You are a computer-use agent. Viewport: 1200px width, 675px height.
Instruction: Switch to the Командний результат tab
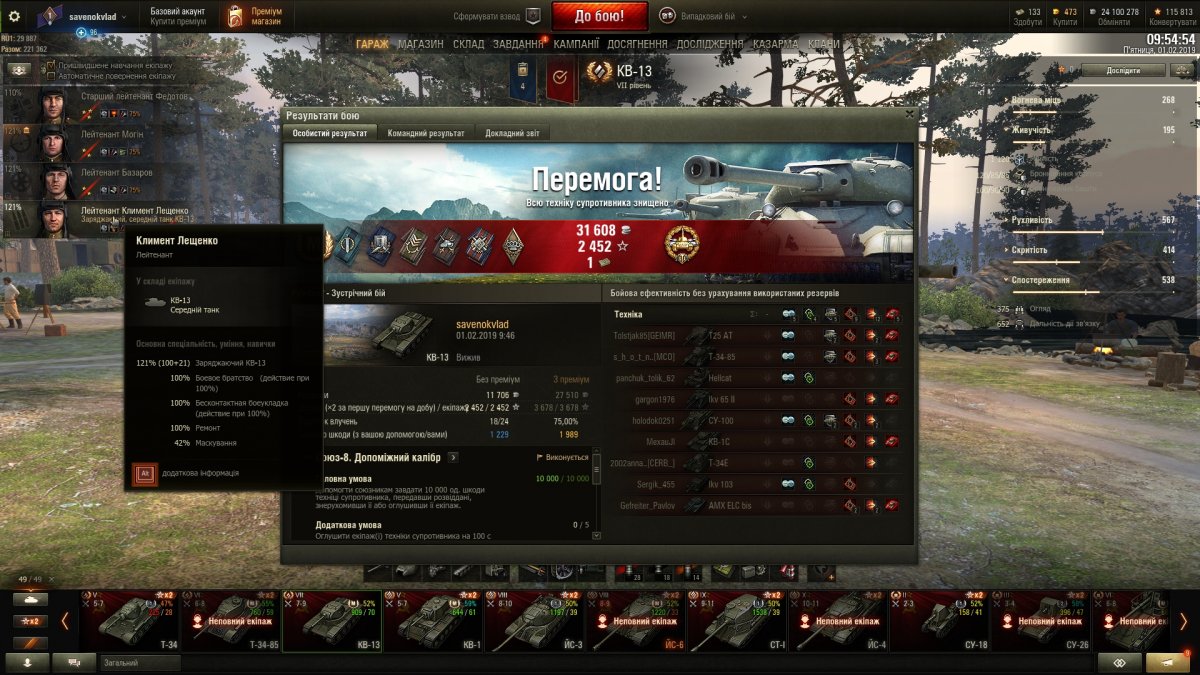(425, 133)
